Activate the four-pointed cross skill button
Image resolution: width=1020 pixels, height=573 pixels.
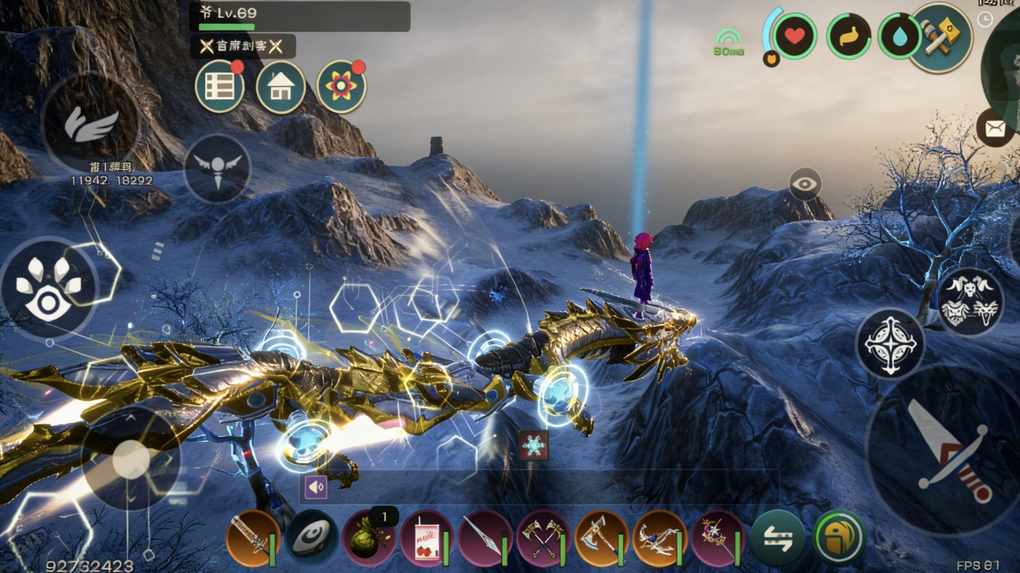[x=890, y=343]
